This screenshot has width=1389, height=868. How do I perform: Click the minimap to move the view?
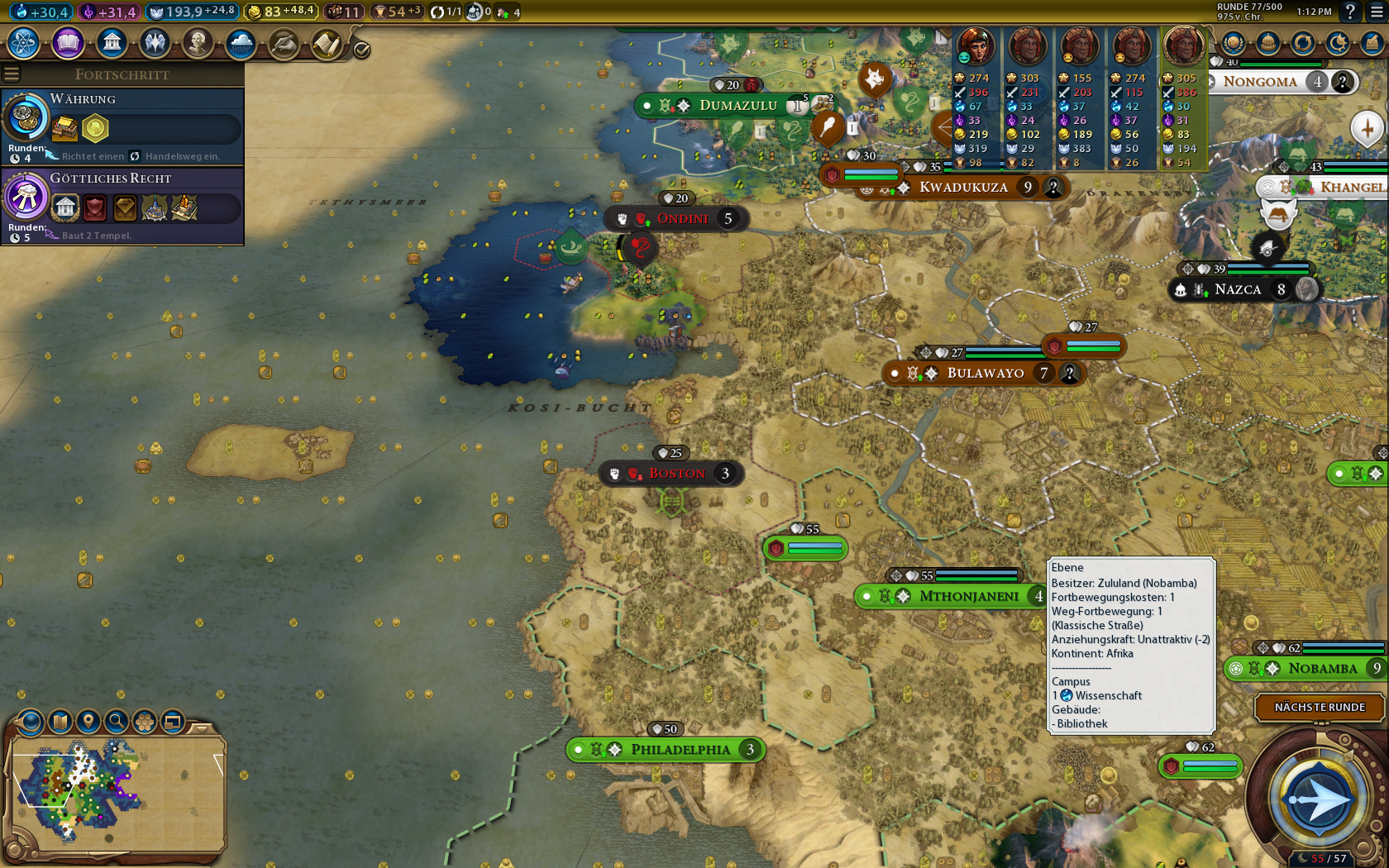[x=116, y=794]
